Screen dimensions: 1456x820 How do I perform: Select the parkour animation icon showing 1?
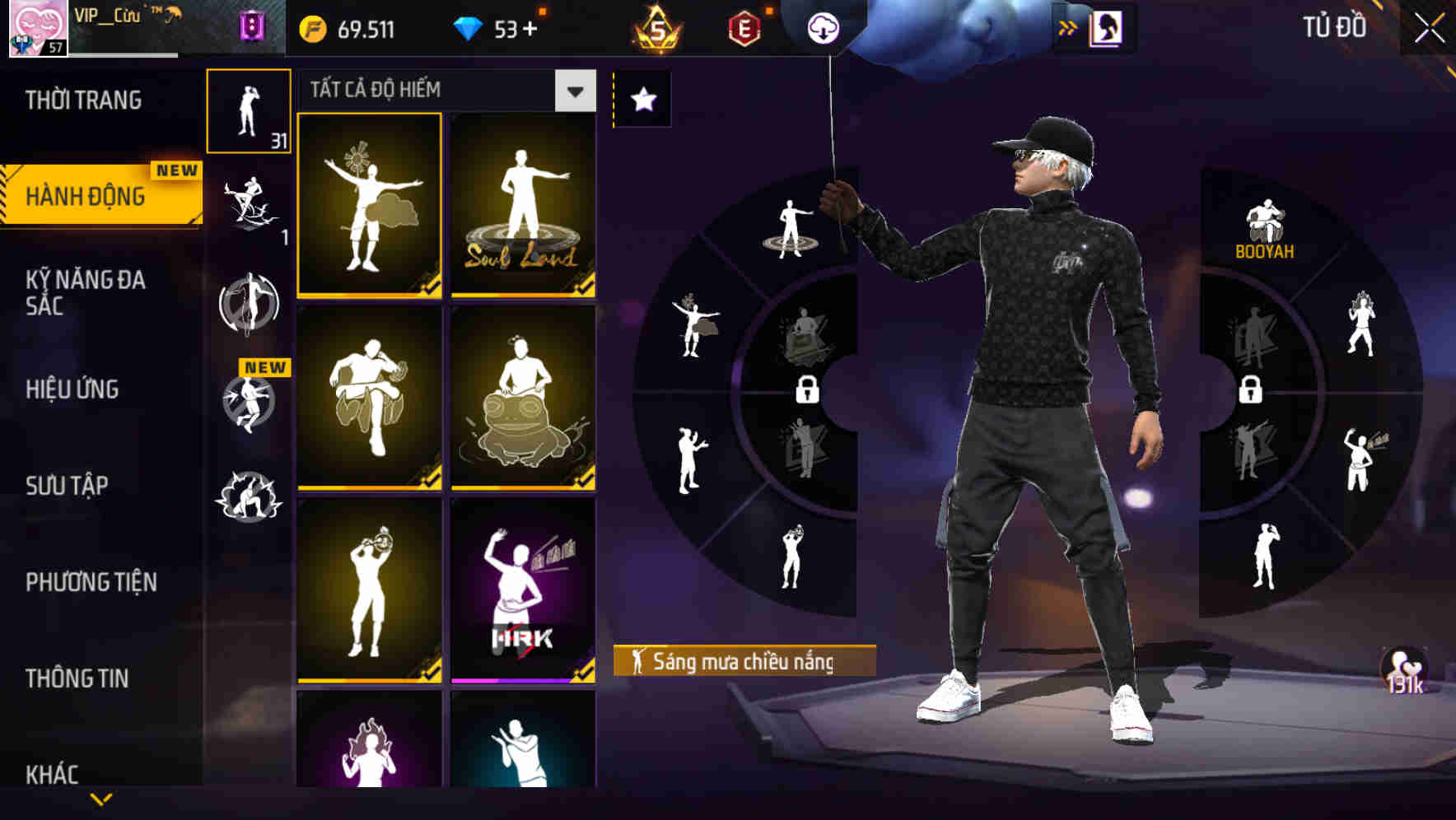250,206
